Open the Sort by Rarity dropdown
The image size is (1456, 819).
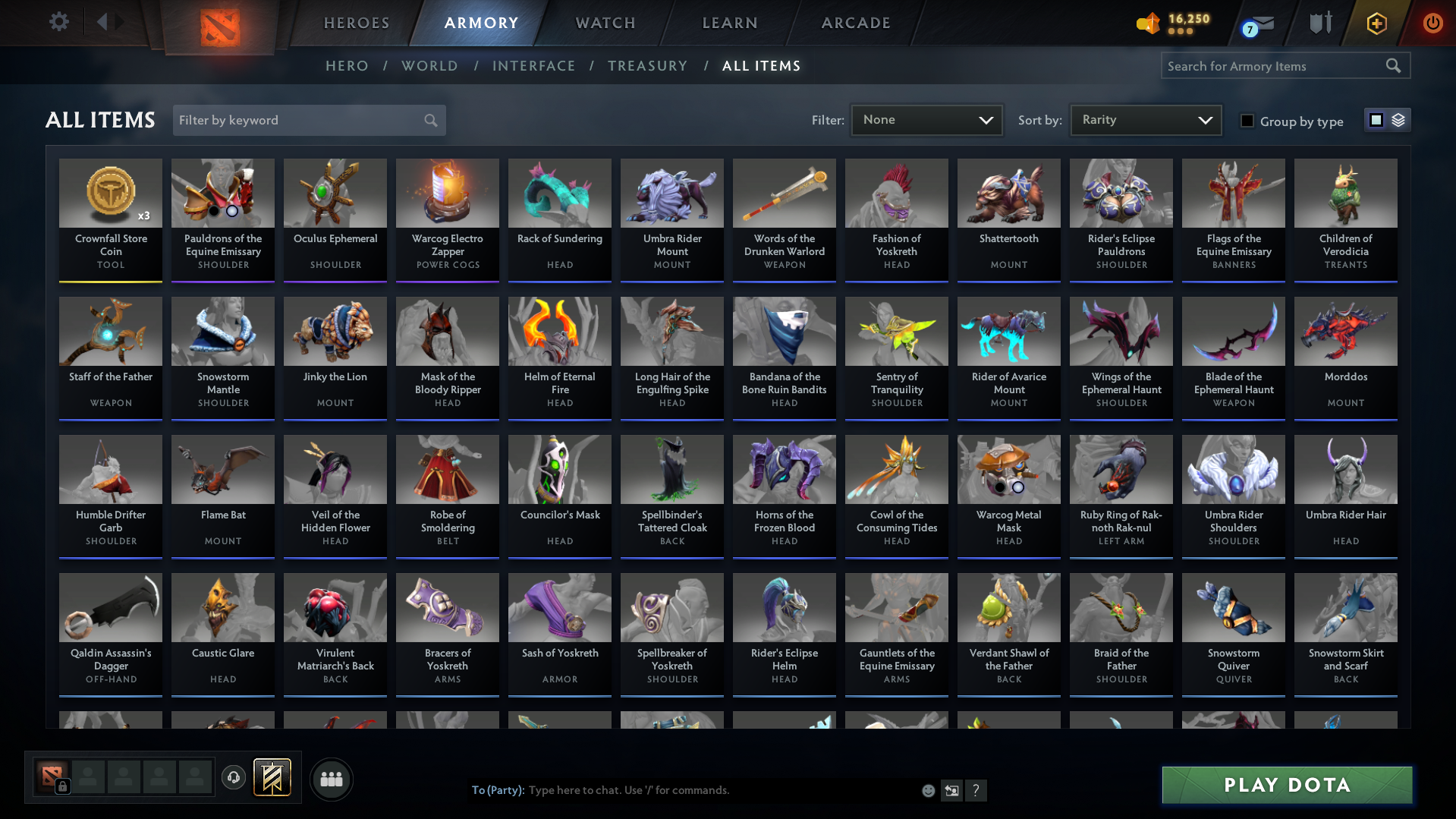[x=1145, y=119]
